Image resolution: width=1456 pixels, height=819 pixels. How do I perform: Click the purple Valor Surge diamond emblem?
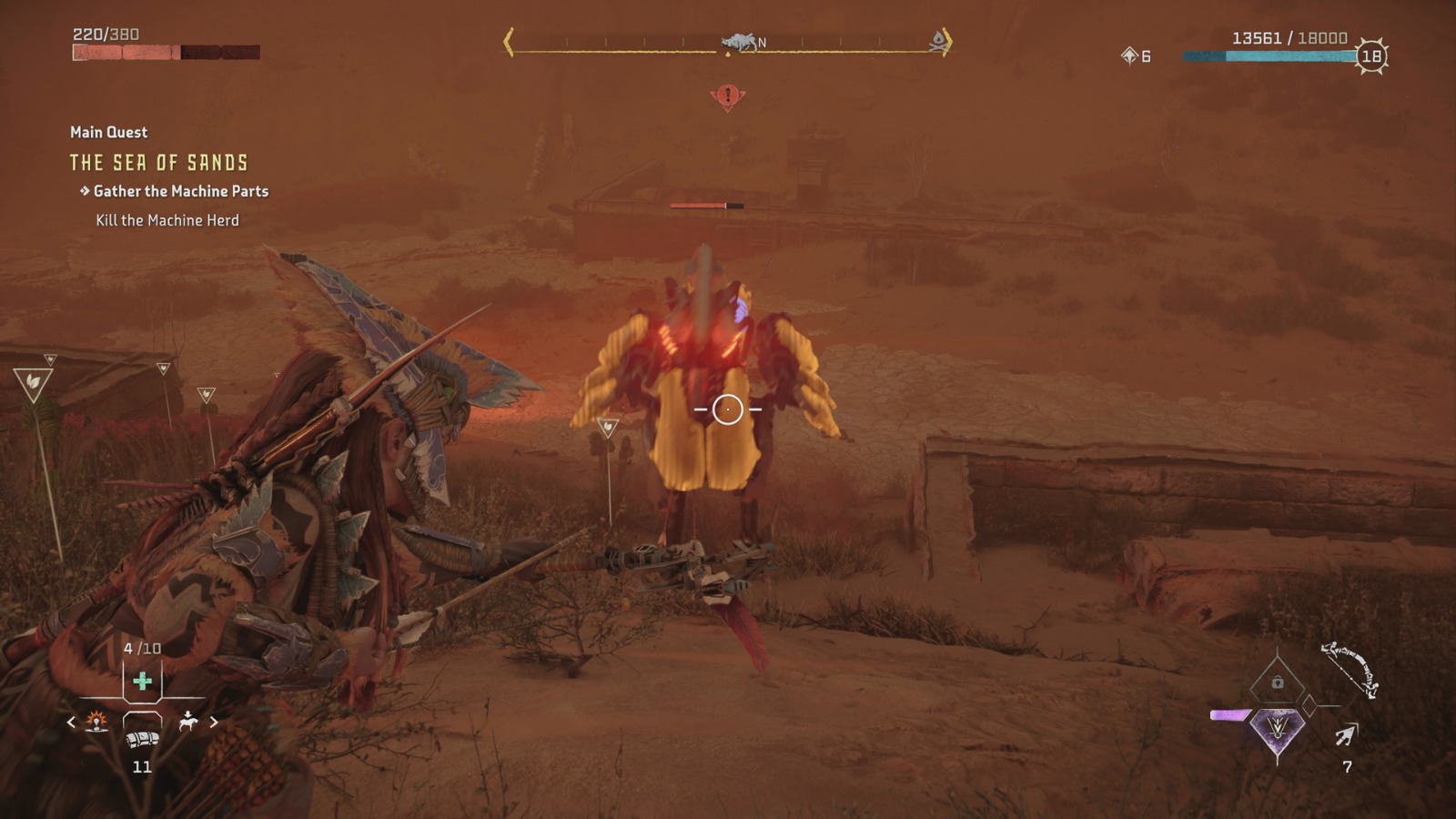click(1277, 729)
